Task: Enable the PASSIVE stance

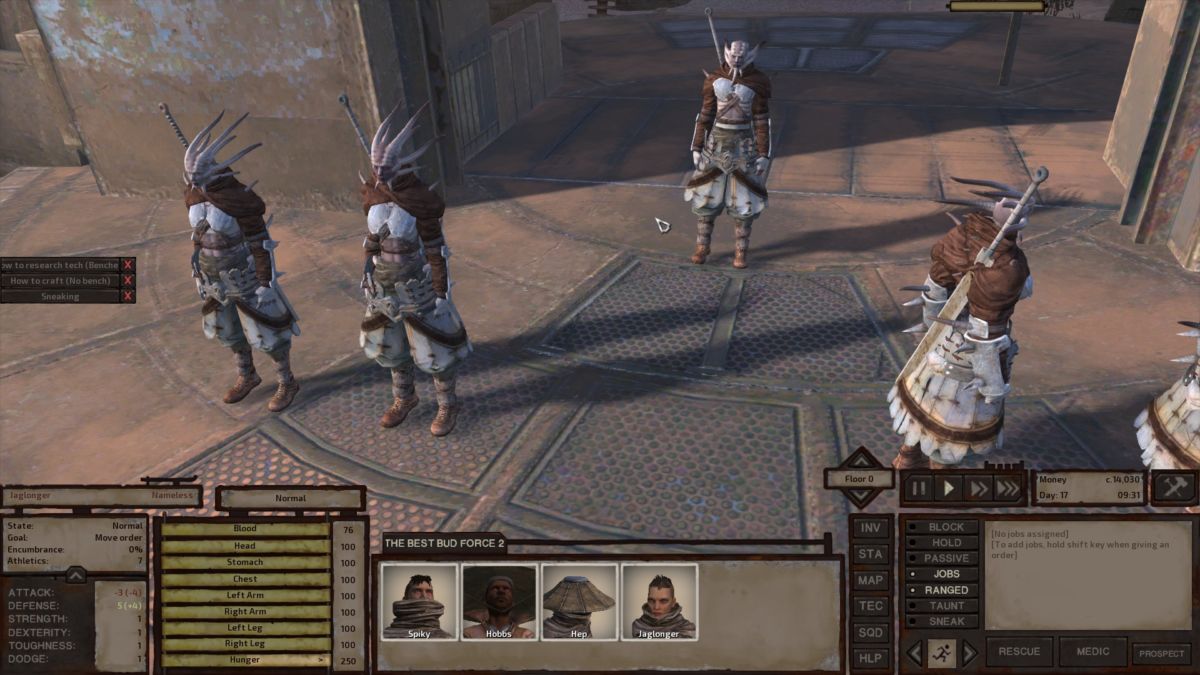Action: point(945,558)
